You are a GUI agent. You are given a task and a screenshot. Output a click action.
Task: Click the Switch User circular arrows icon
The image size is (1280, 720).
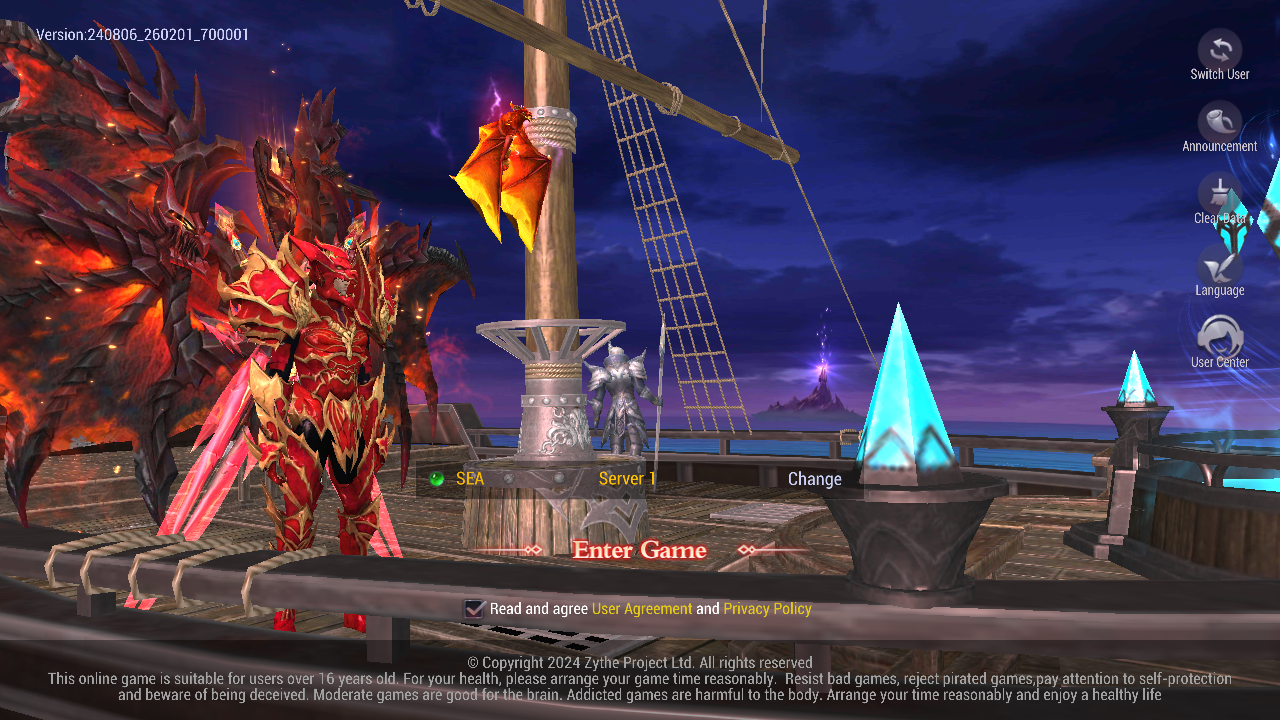point(1220,50)
